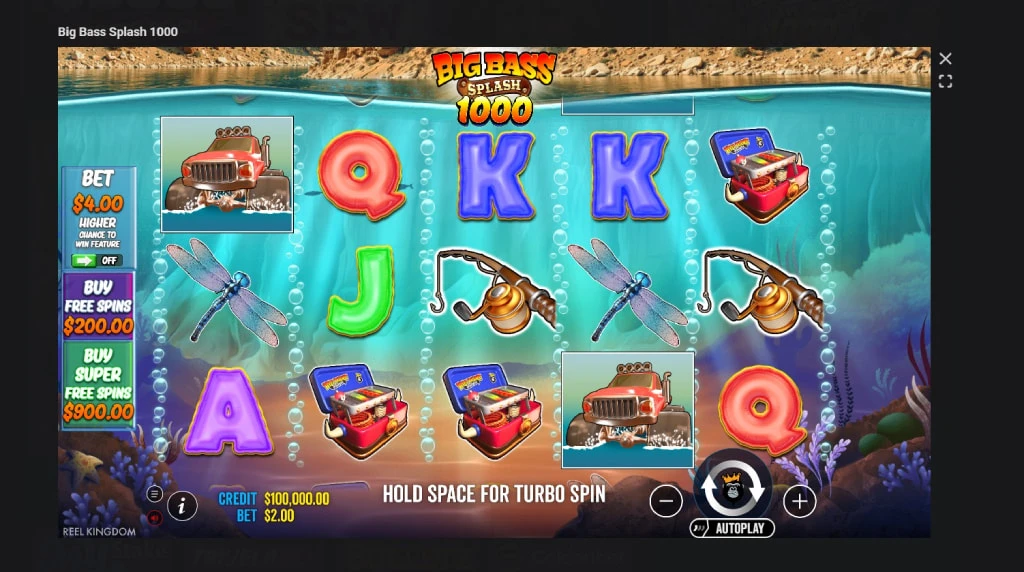Spin the reels with the circular arrow button
1024x572 pixels.
pyautogui.click(x=733, y=488)
